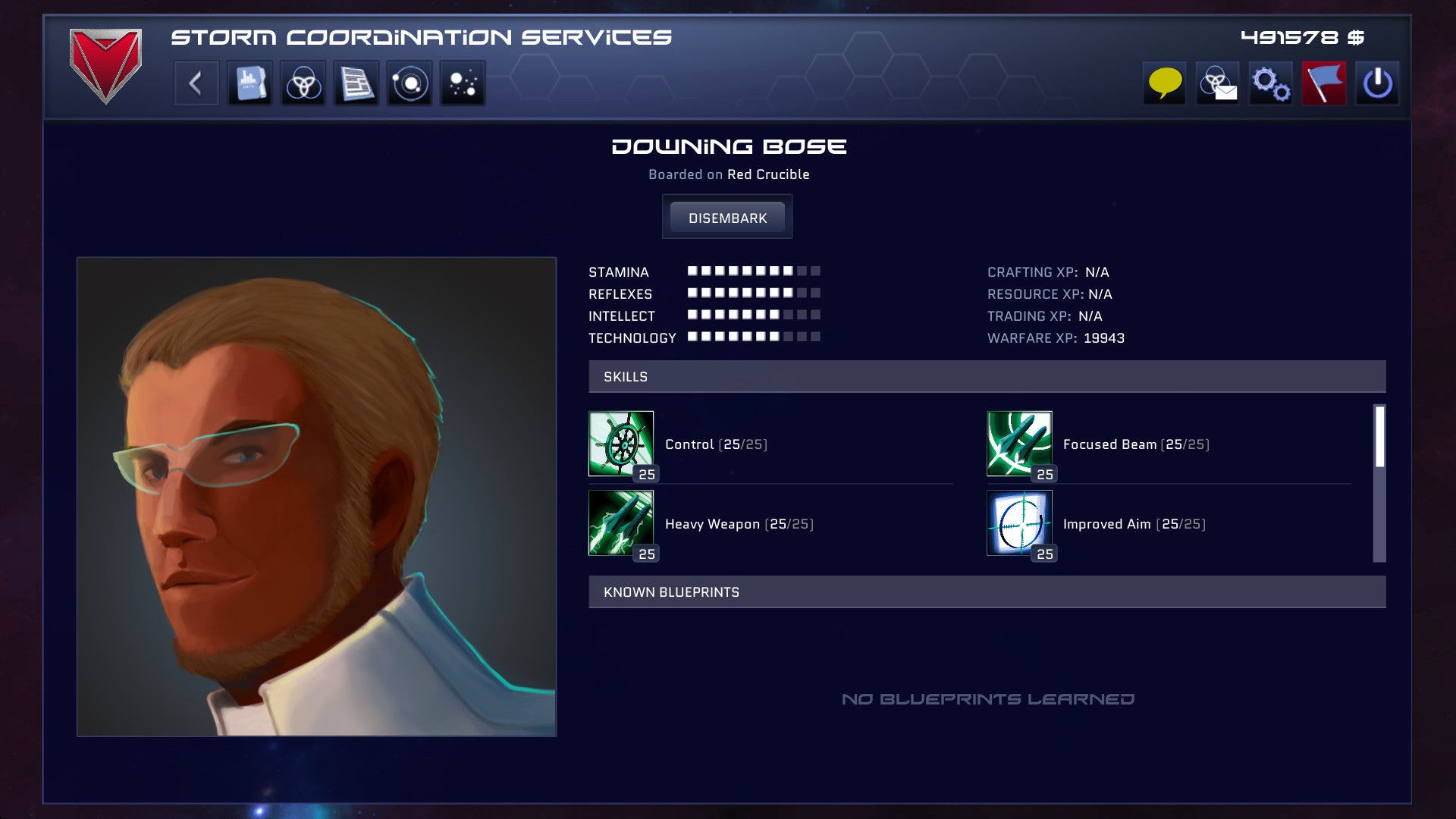Open the data document icon in toolbar
Image resolution: width=1456 pixels, height=819 pixels.
[x=250, y=83]
